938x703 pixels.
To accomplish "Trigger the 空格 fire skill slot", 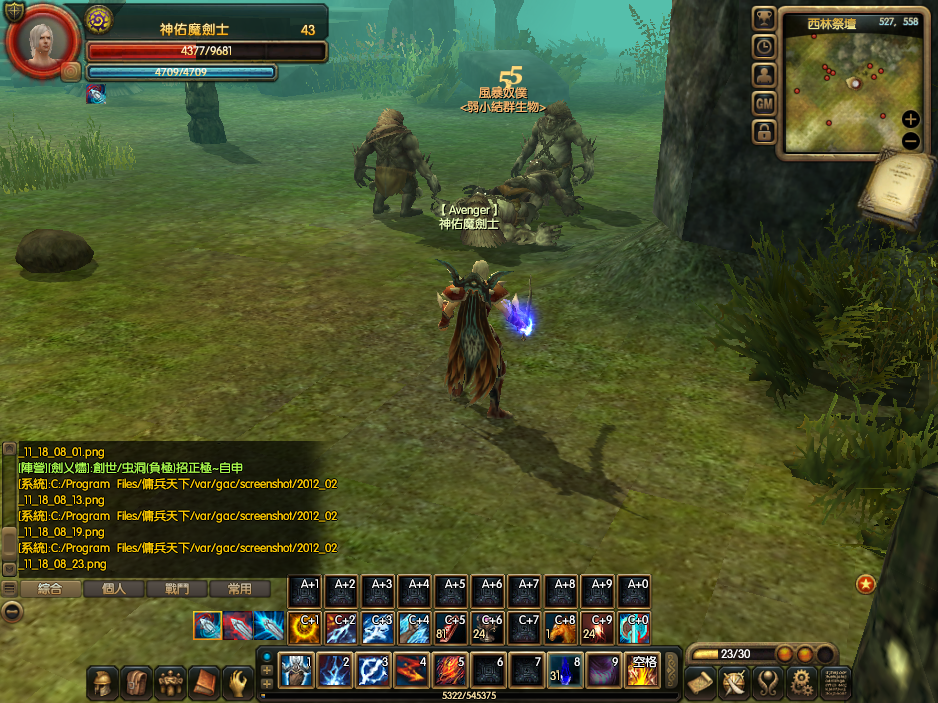I will point(641,669).
